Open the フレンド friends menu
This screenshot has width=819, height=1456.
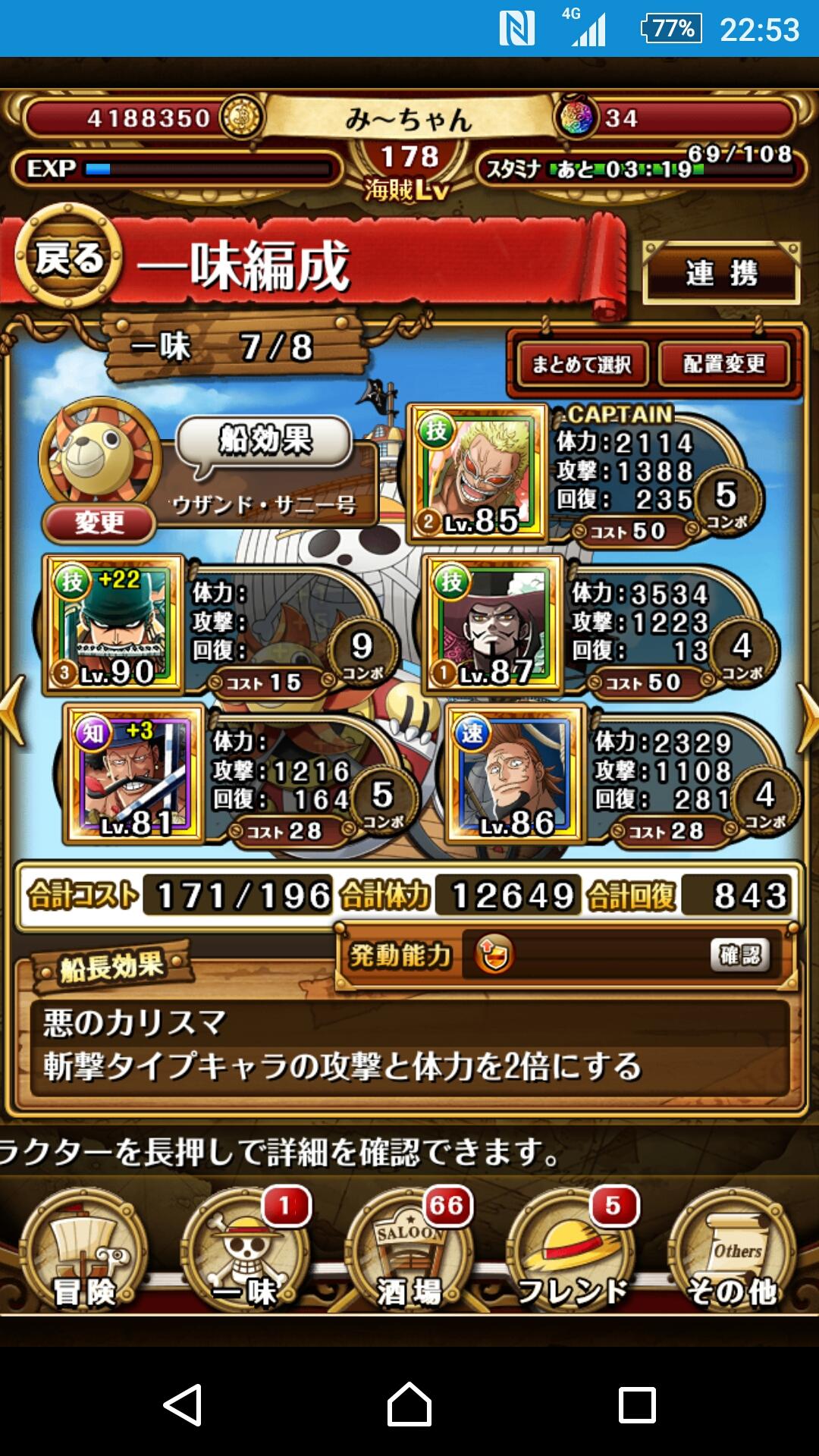click(x=573, y=1251)
